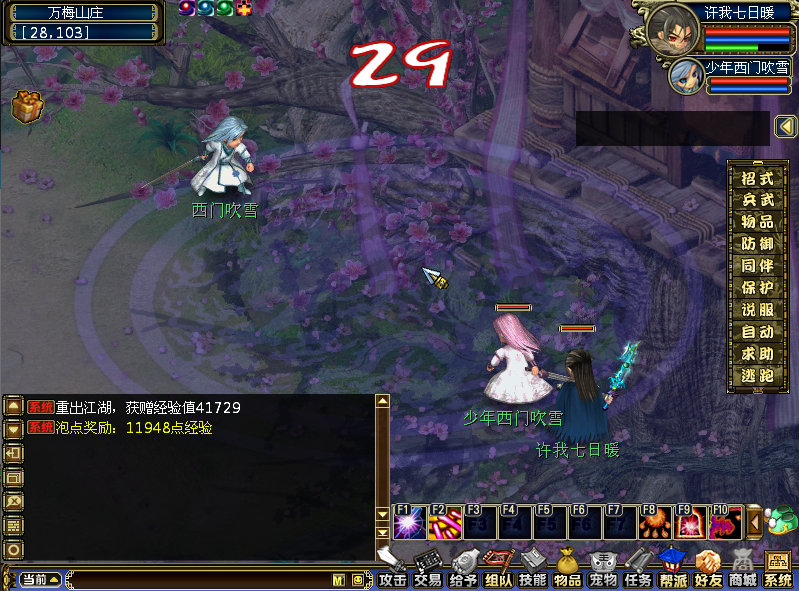Select the 防御 defend command
Screen dimensions: 799x591
[757, 244]
